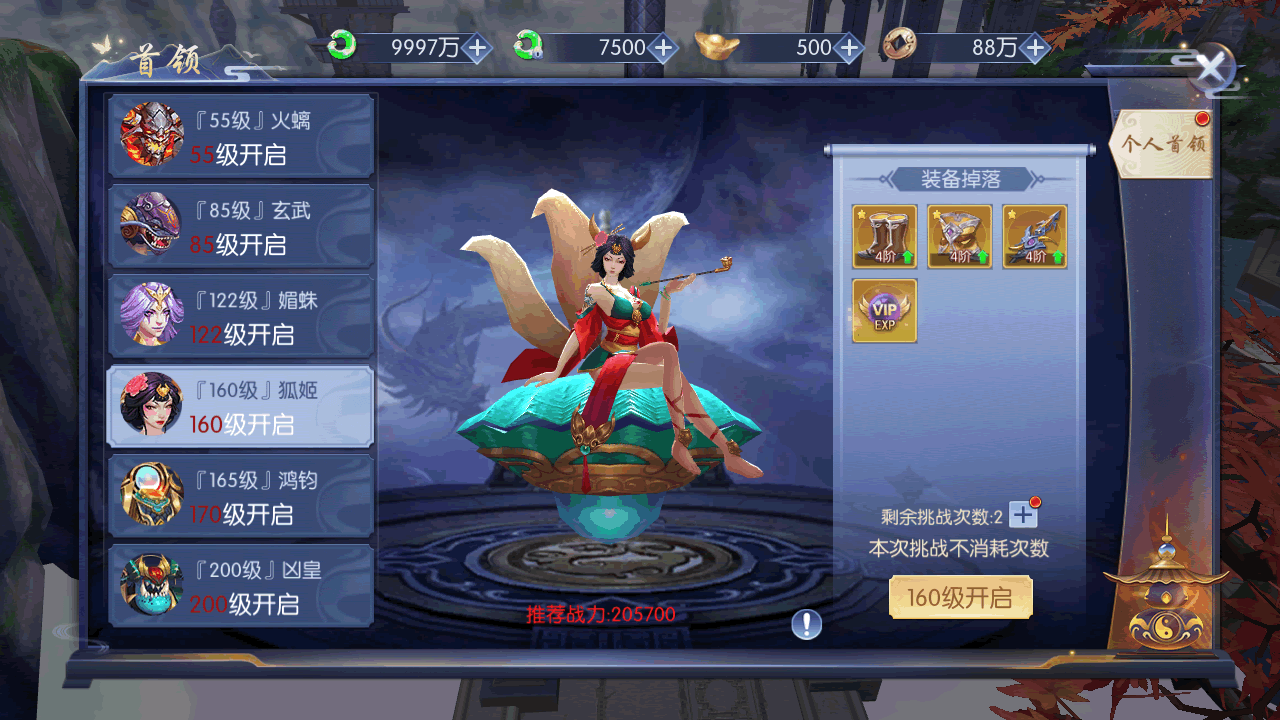
Task: Inspect the boots equipment drop
Action: tap(884, 237)
